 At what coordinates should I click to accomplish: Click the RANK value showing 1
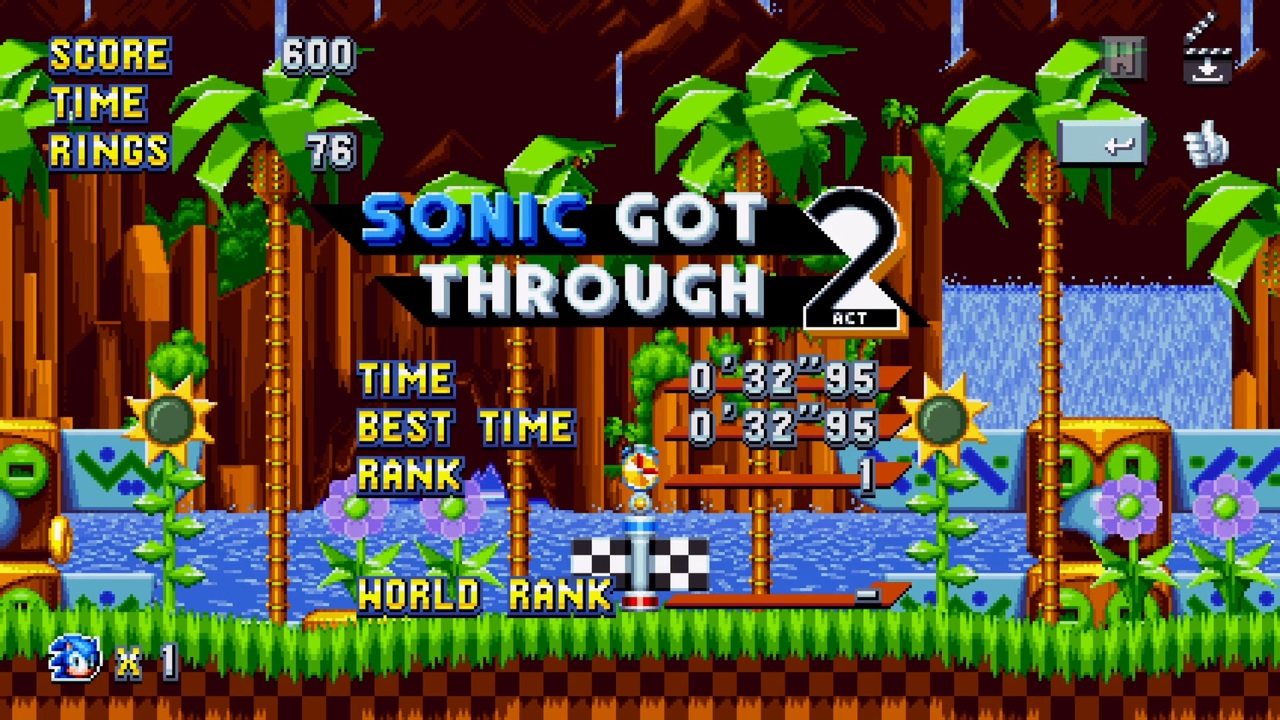867,478
